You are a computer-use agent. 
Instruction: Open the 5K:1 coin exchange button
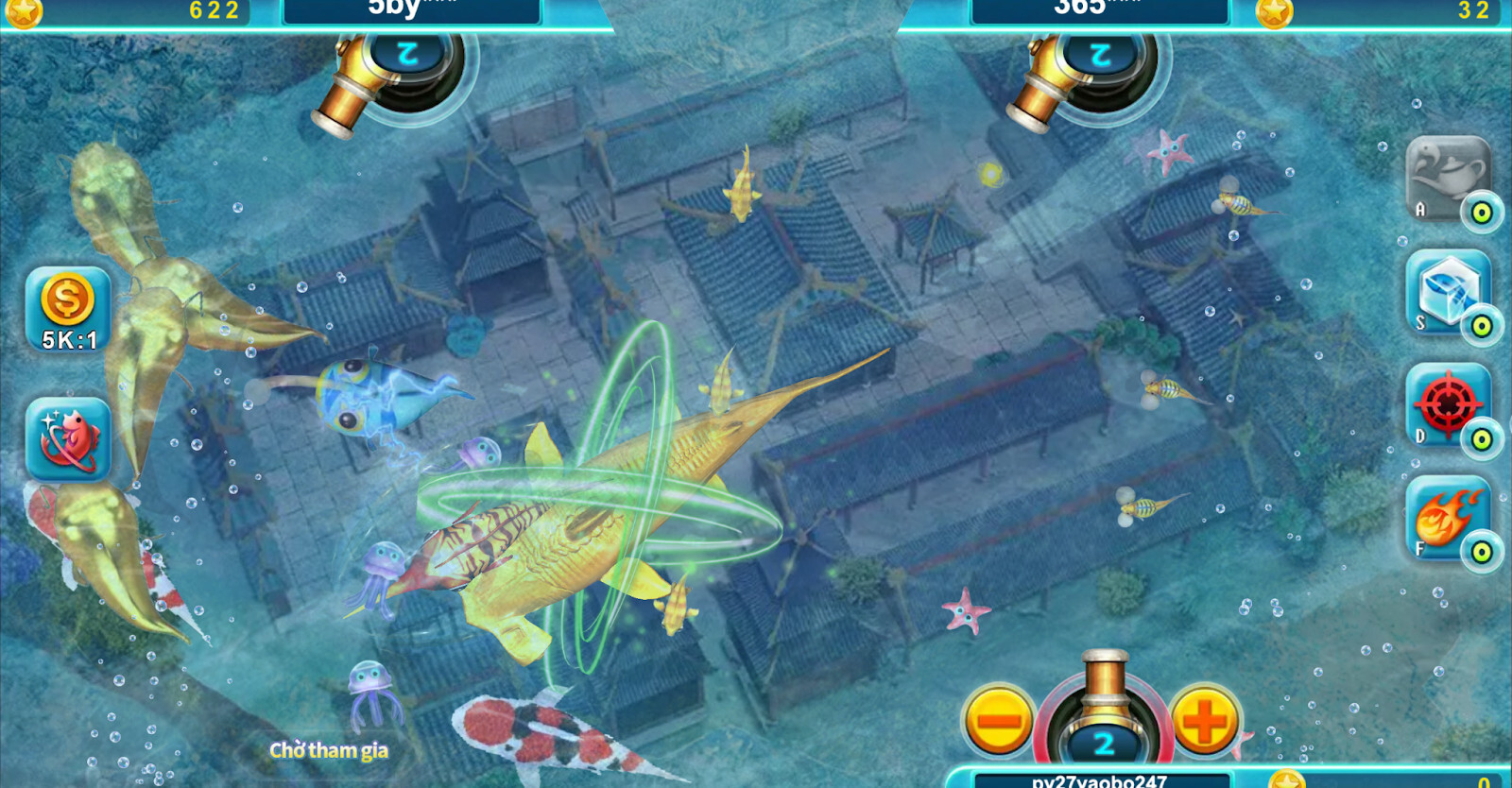(x=67, y=309)
